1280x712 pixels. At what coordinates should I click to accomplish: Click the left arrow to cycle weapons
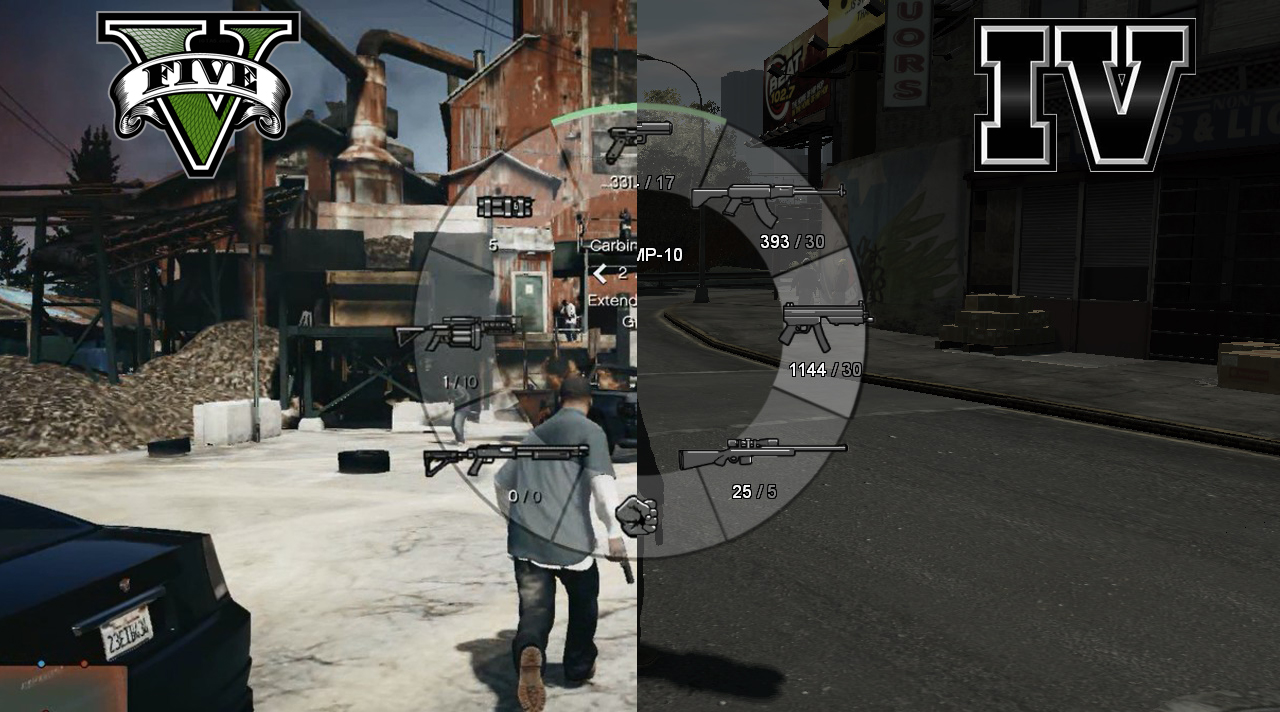click(x=600, y=273)
